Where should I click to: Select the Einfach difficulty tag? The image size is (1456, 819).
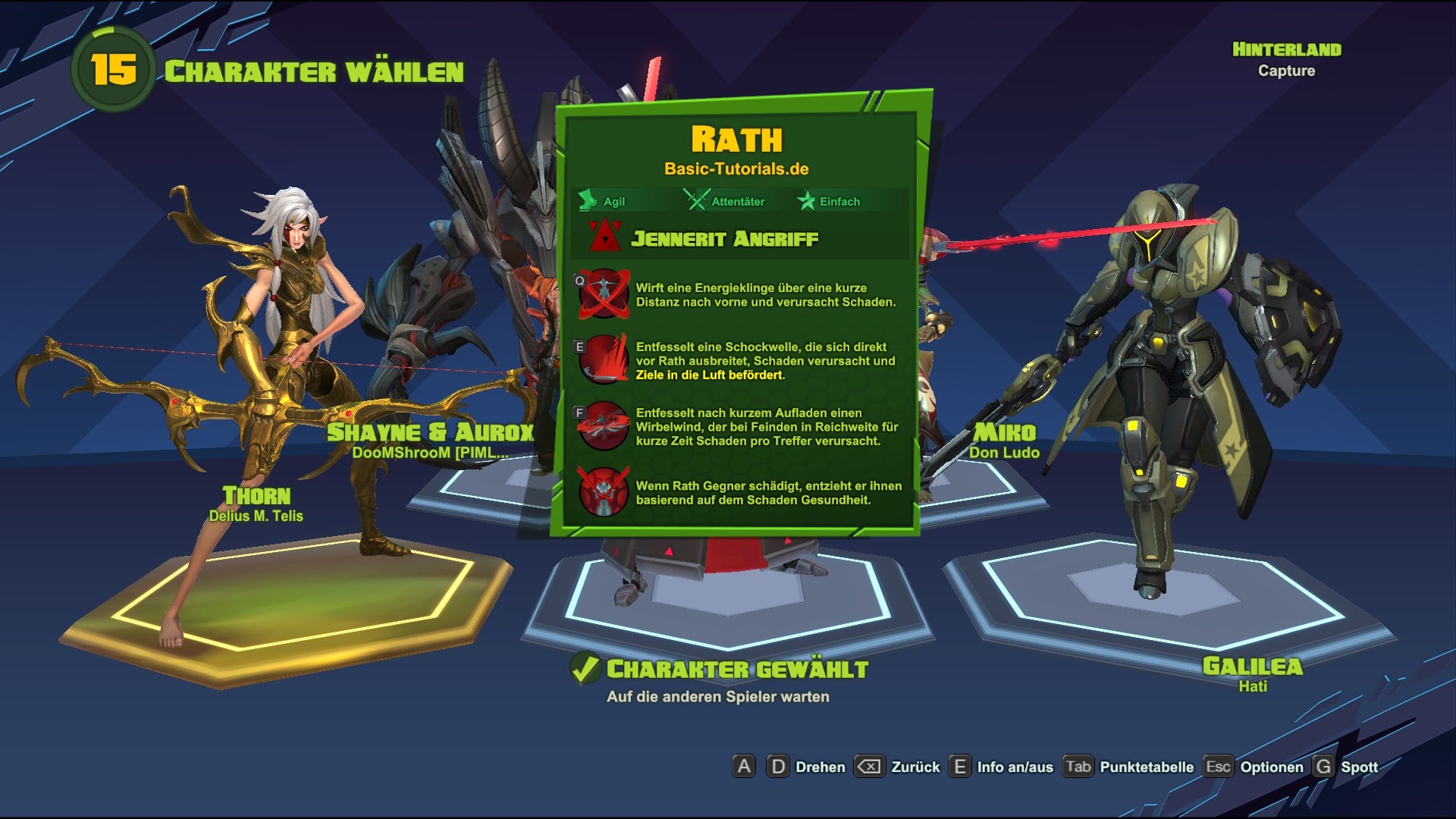[x=829, y=201]
